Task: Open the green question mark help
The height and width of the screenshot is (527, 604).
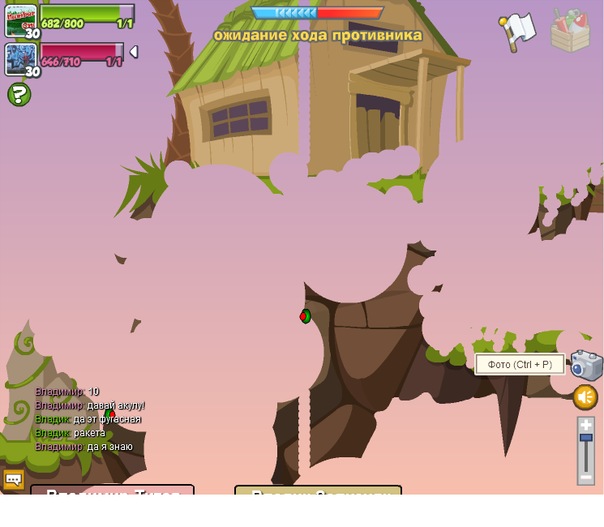Action: (x=18, y=94)
